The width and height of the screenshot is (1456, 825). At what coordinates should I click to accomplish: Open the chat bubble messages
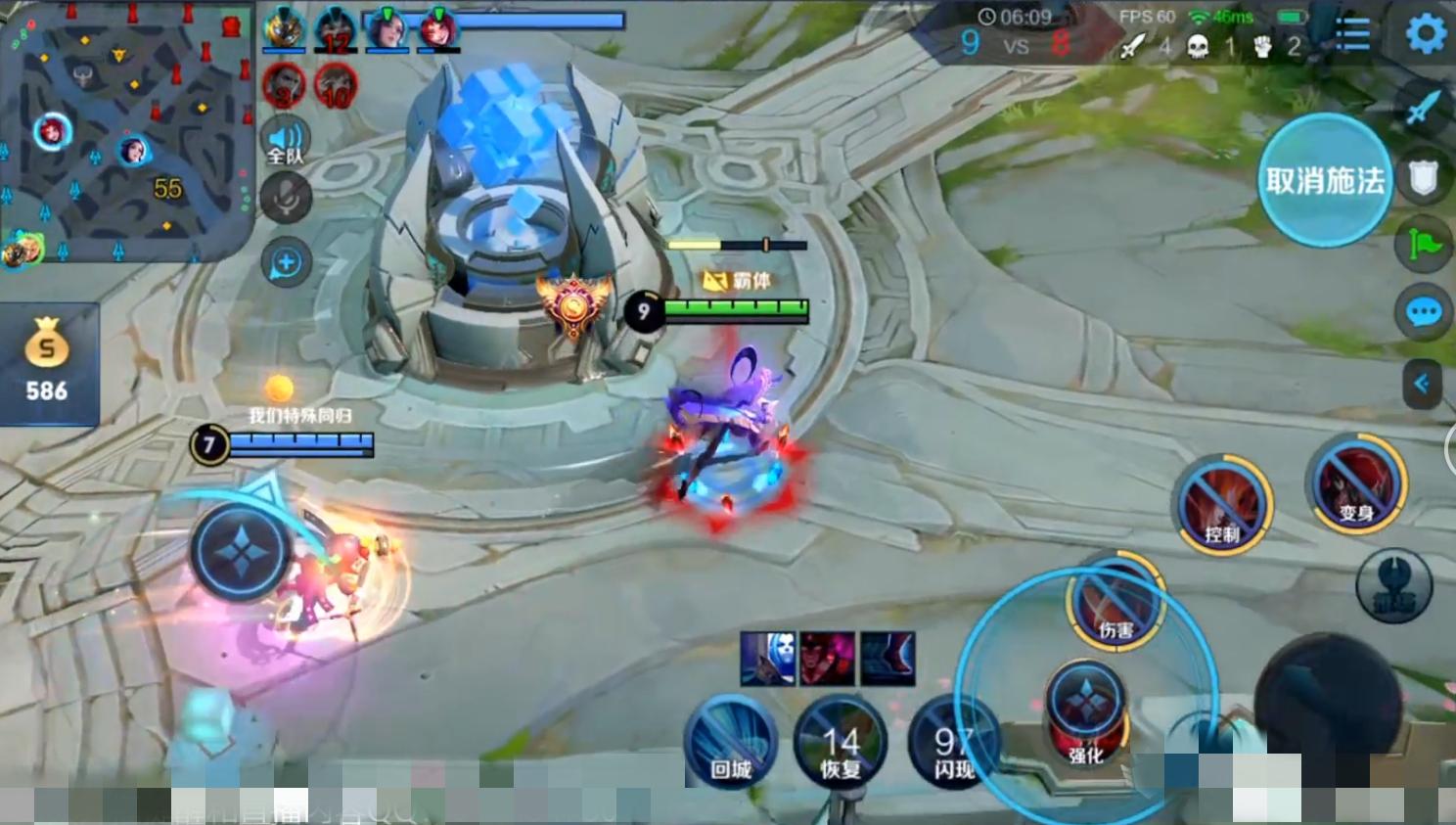point(1423,313)
